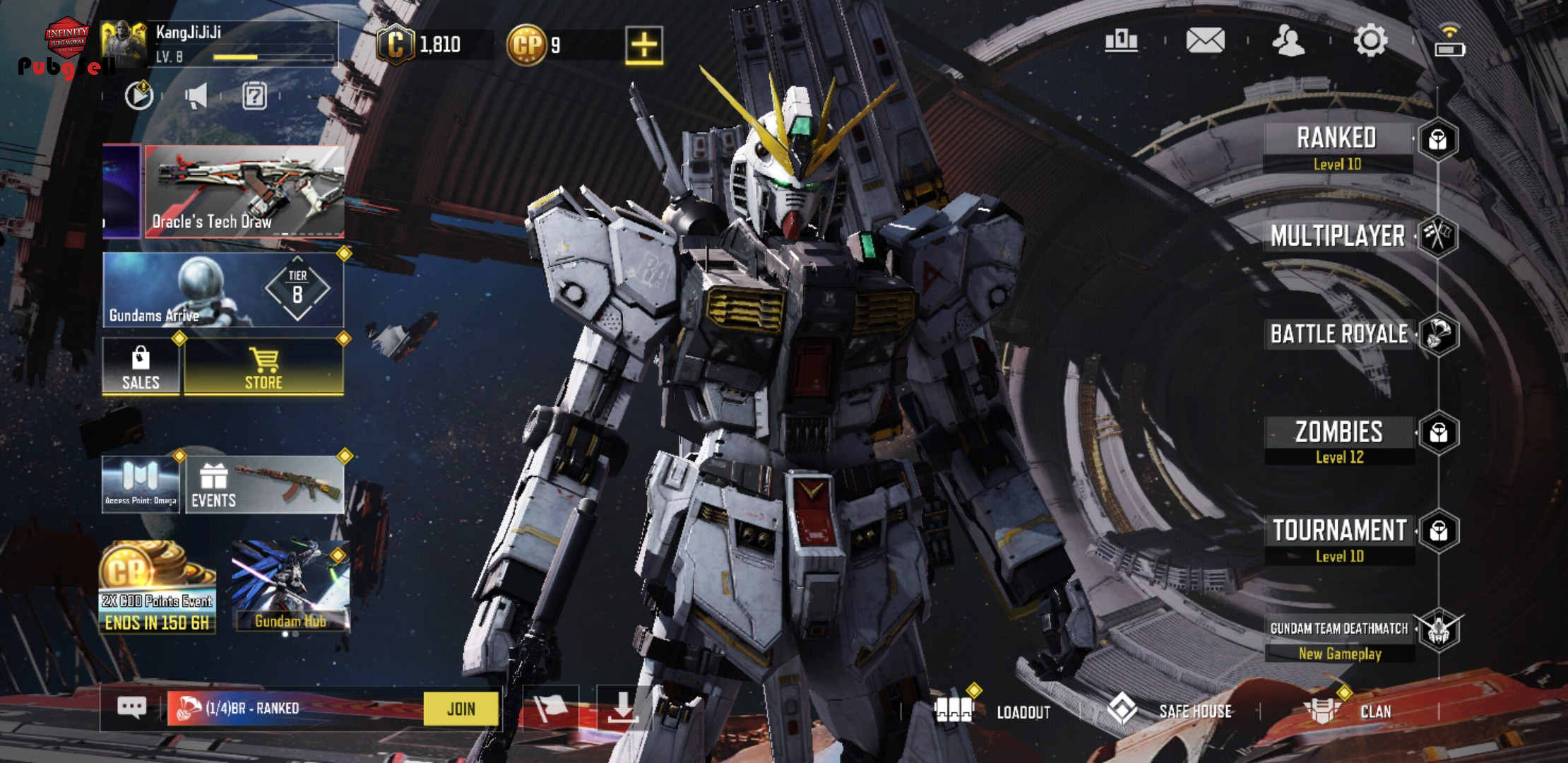
Task: Open the Store
Action: click(263, 367)
